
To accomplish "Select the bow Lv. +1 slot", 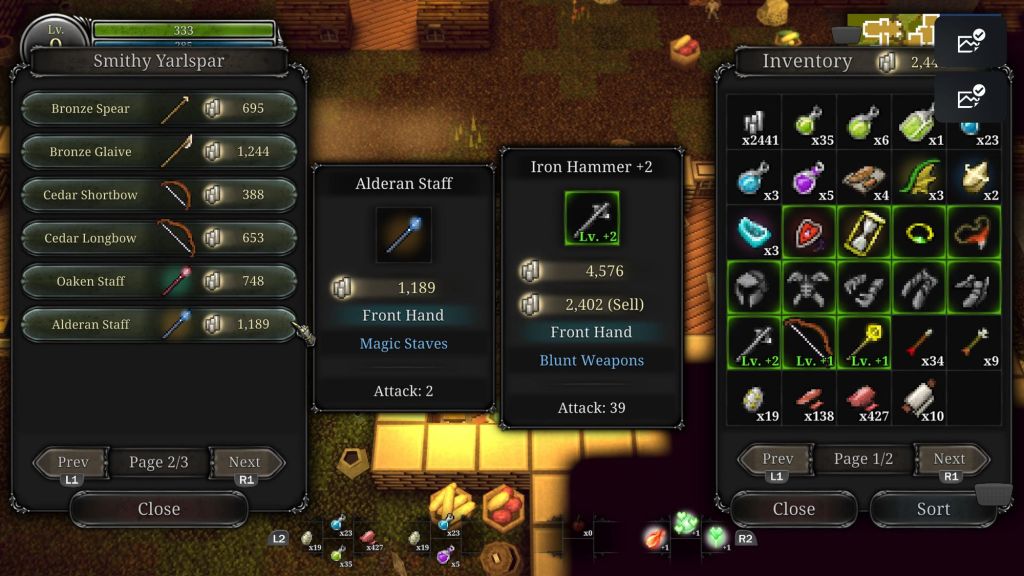I will point(810,342).
